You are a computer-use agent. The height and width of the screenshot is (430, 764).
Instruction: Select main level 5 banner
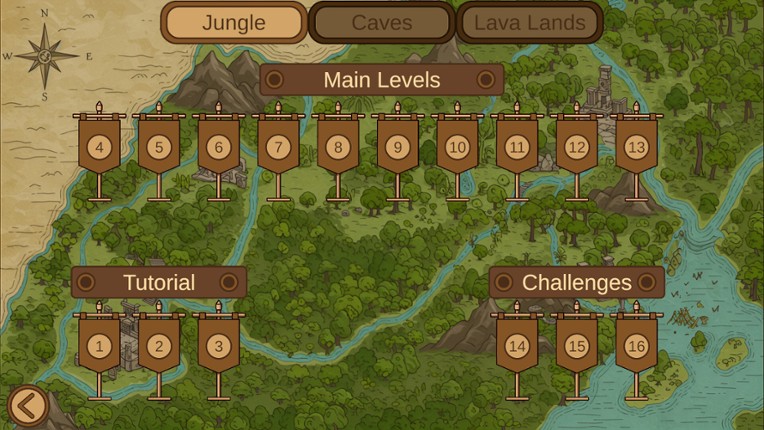(x=158, y=147)
